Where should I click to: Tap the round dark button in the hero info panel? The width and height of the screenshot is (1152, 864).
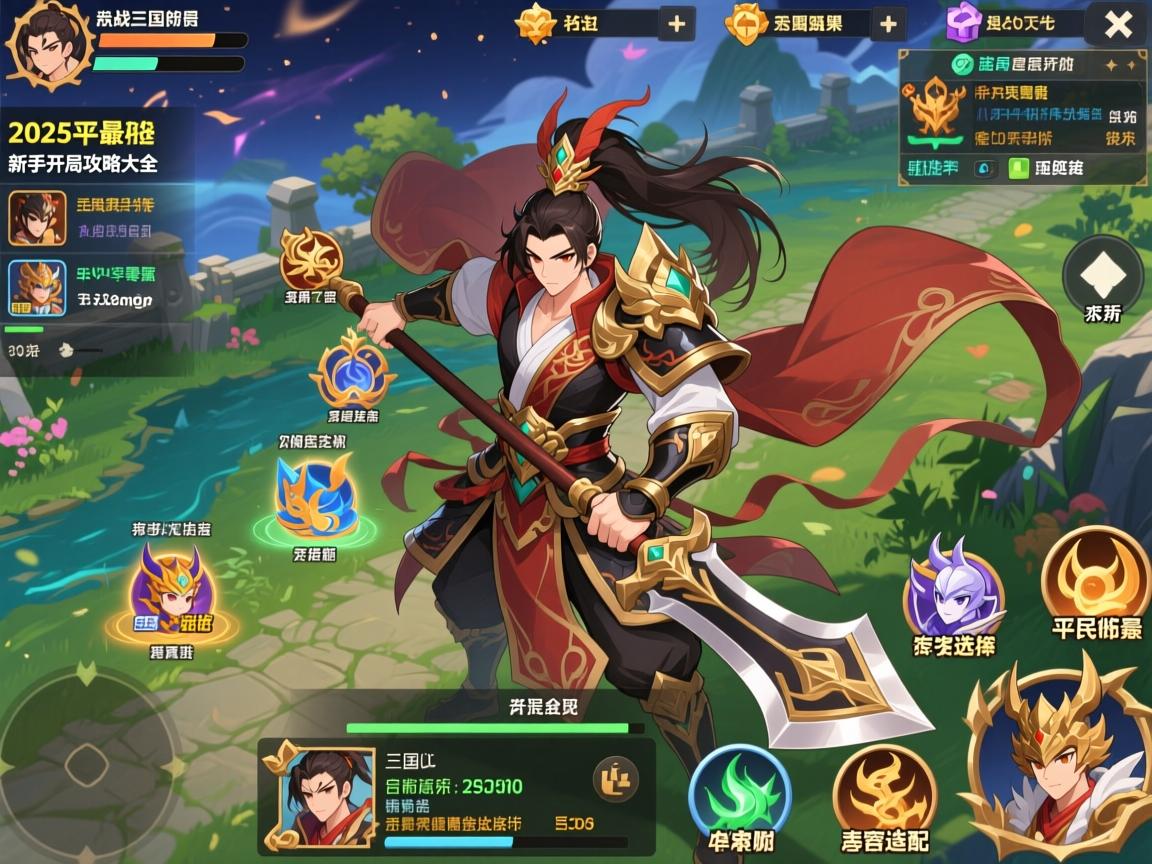(x=616, y=778)
